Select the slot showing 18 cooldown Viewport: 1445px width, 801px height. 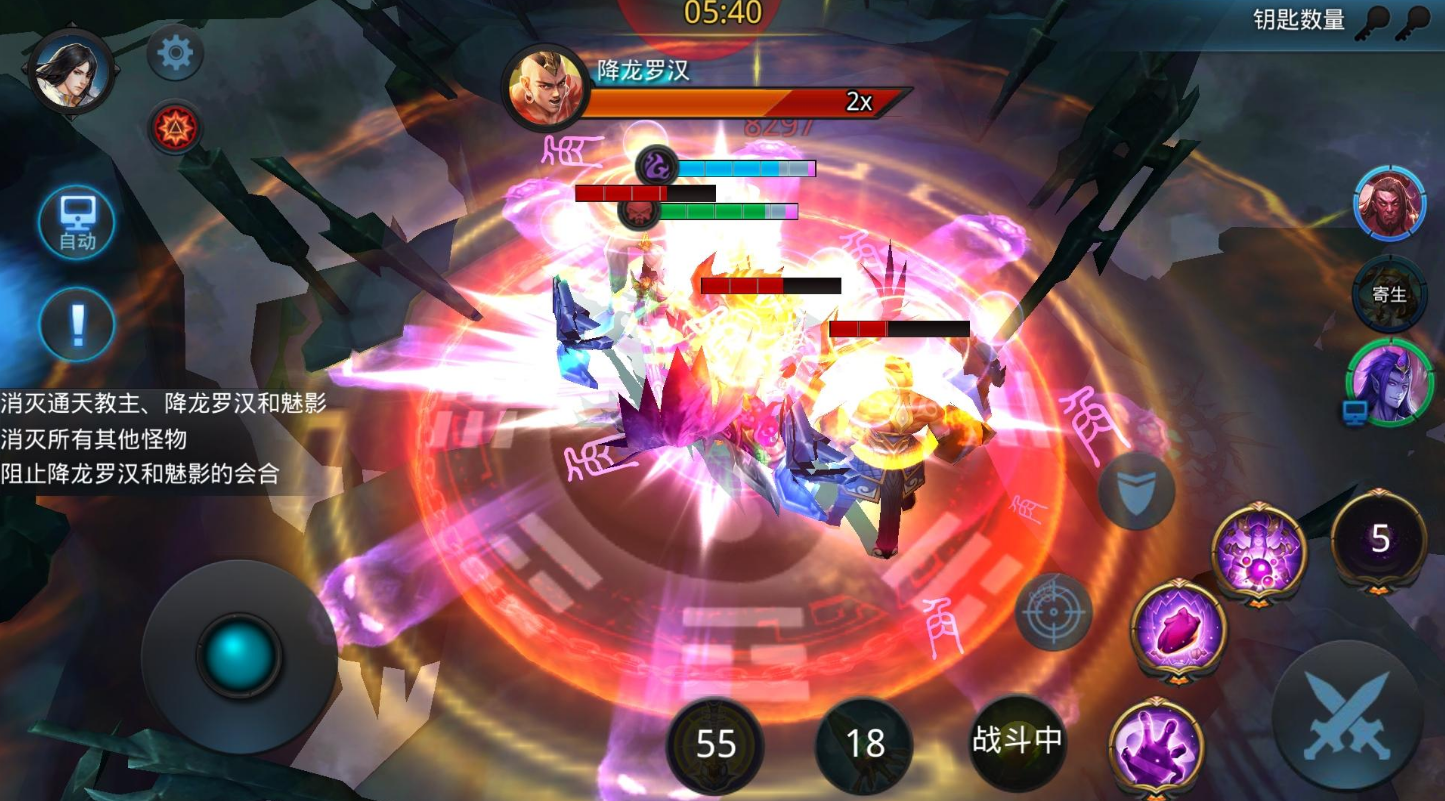point(864,744)
